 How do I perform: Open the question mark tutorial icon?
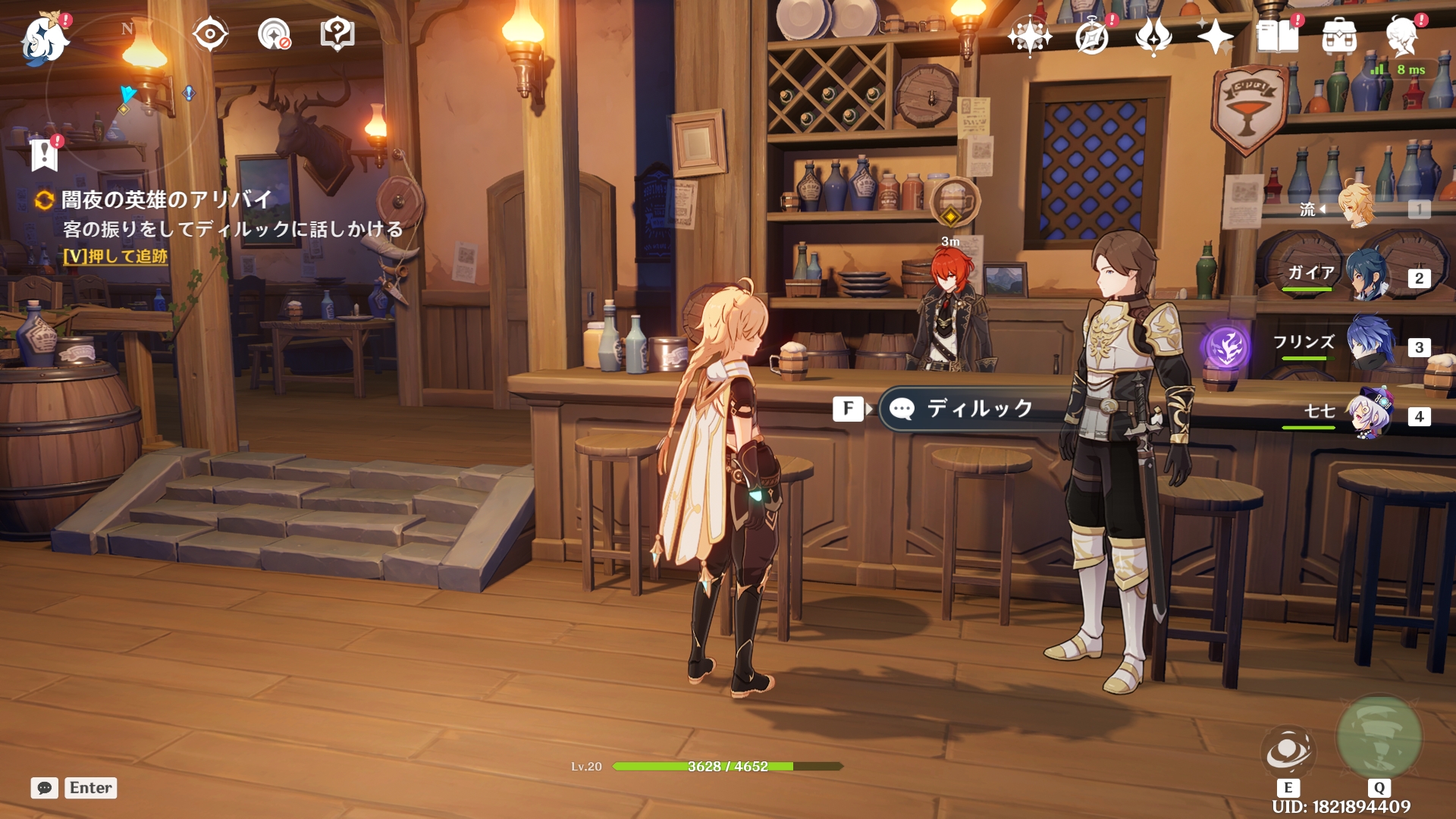[337, 34]
